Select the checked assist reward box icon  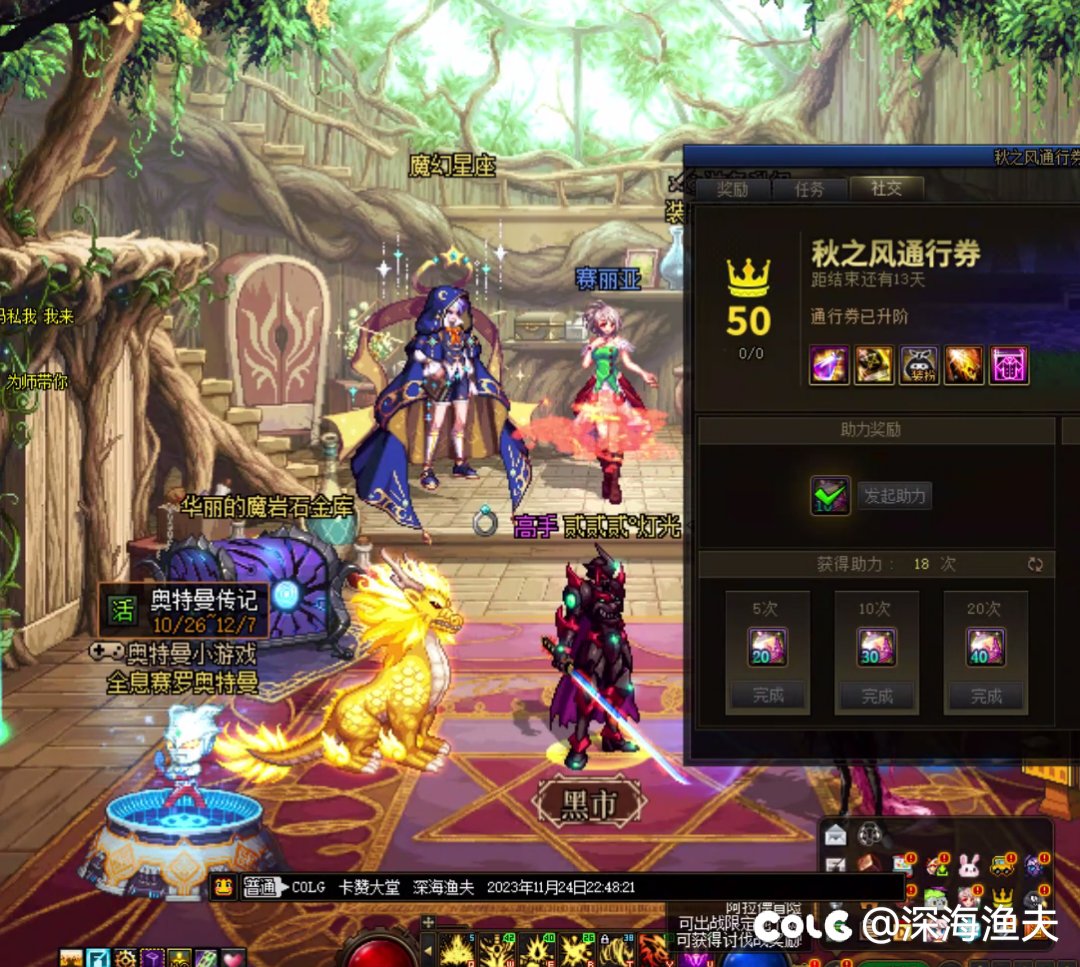[830, 495]
